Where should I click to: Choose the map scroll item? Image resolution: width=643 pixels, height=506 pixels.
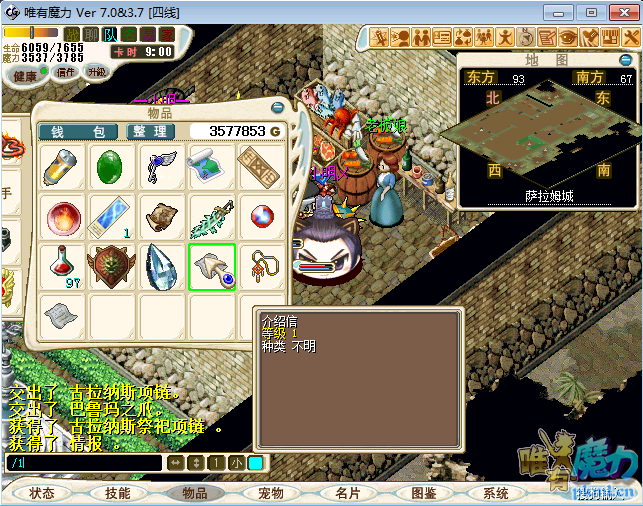[x=212, y=167]
